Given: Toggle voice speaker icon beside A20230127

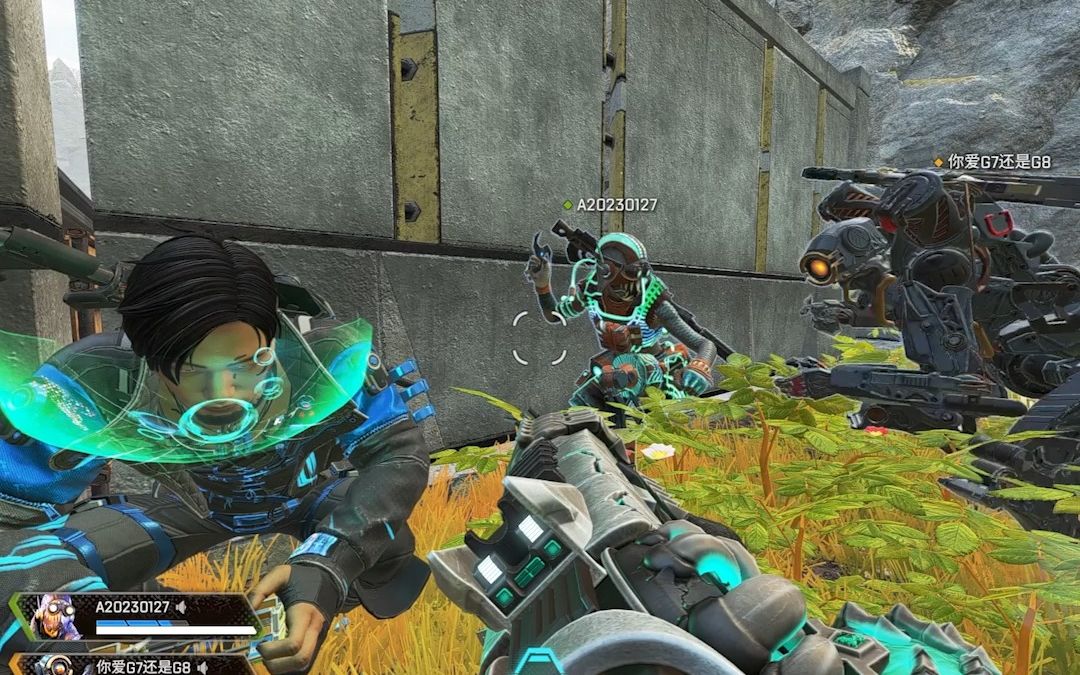Looking at the screenshot, I should (182, 607).
